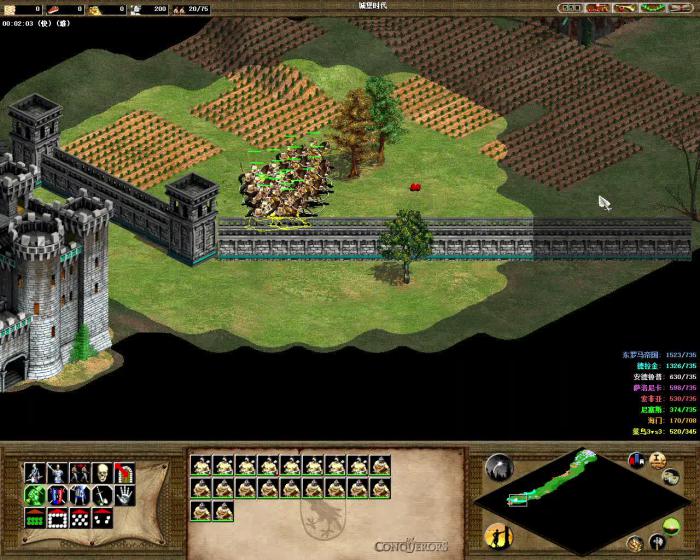Choose the Follow command icon
The image size is (700, 560).
(x=79, y=495)
